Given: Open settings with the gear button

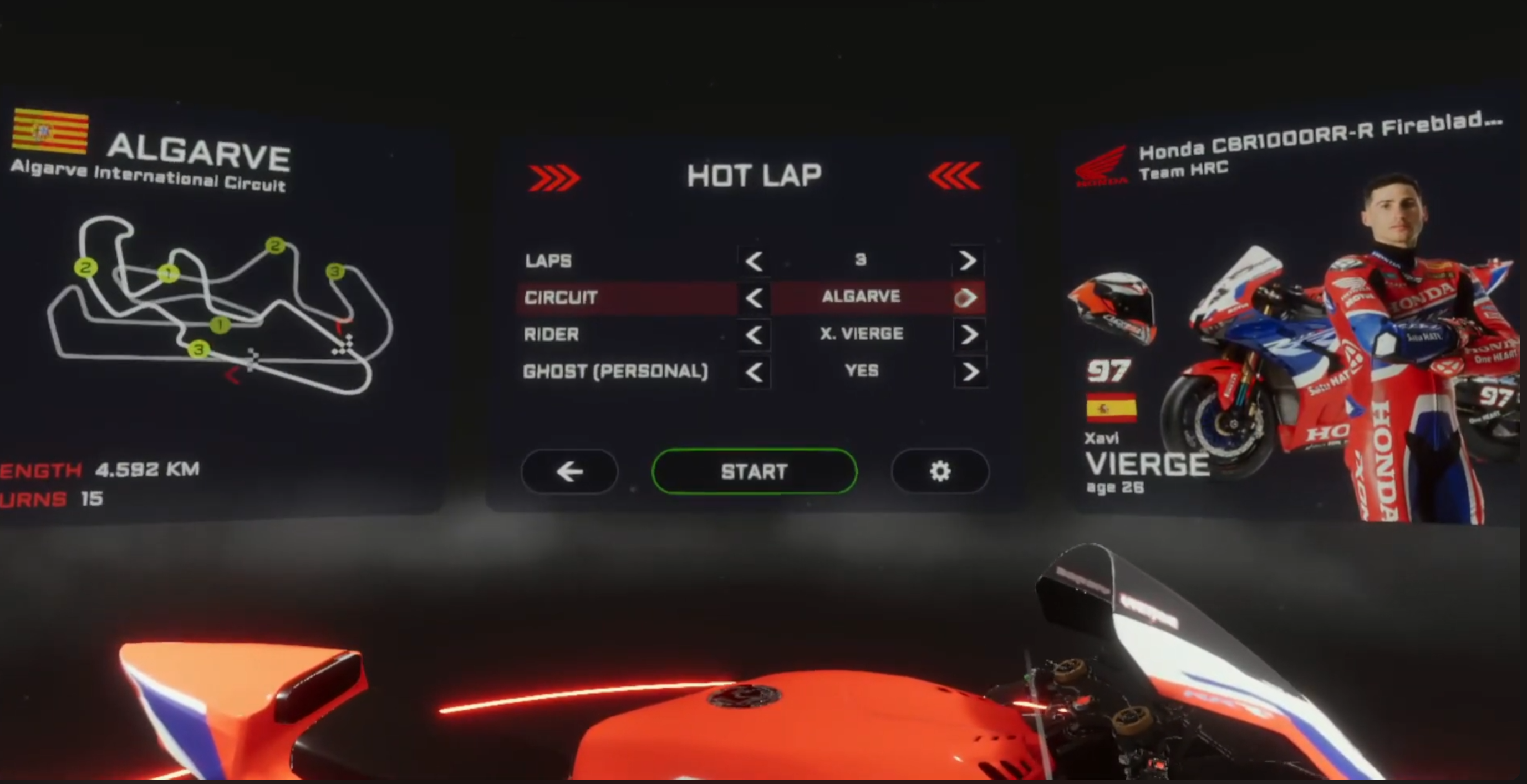Looking at the screenshot, I should [x=940, y=471].
